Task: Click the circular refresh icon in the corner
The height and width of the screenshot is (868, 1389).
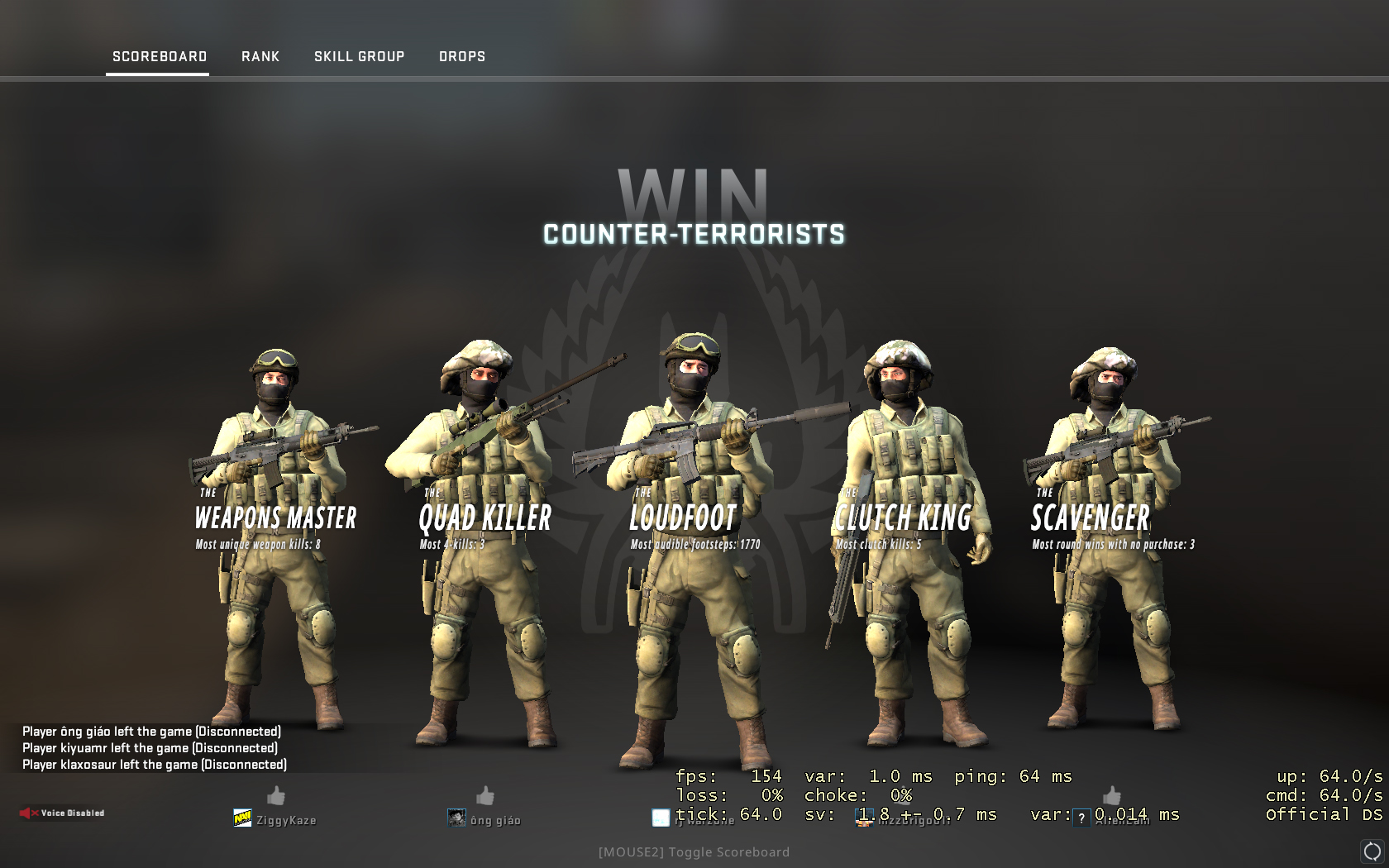Action: tap(1372, 851)
